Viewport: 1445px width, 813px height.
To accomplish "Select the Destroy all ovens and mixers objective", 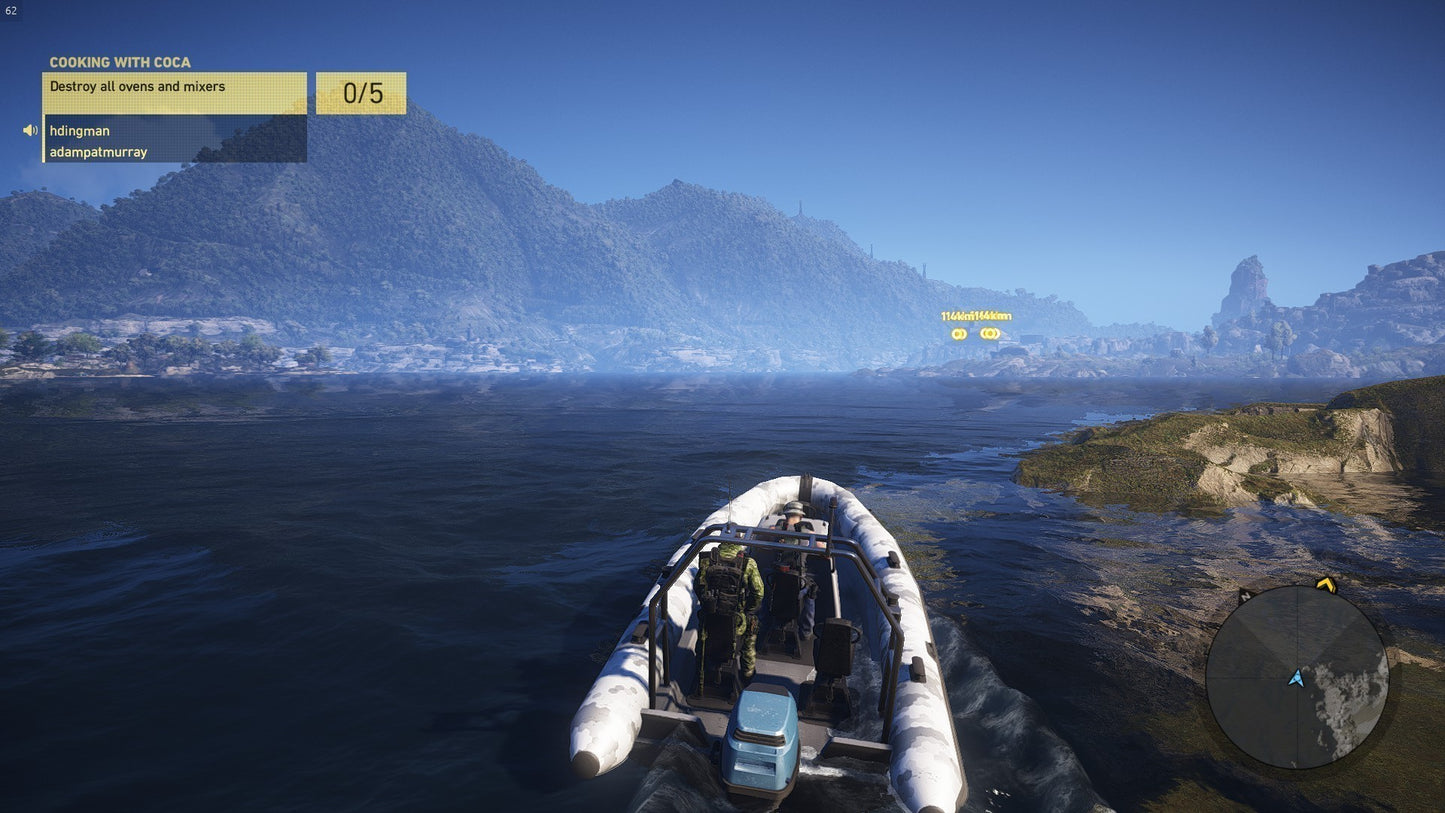I will [137, 87].
